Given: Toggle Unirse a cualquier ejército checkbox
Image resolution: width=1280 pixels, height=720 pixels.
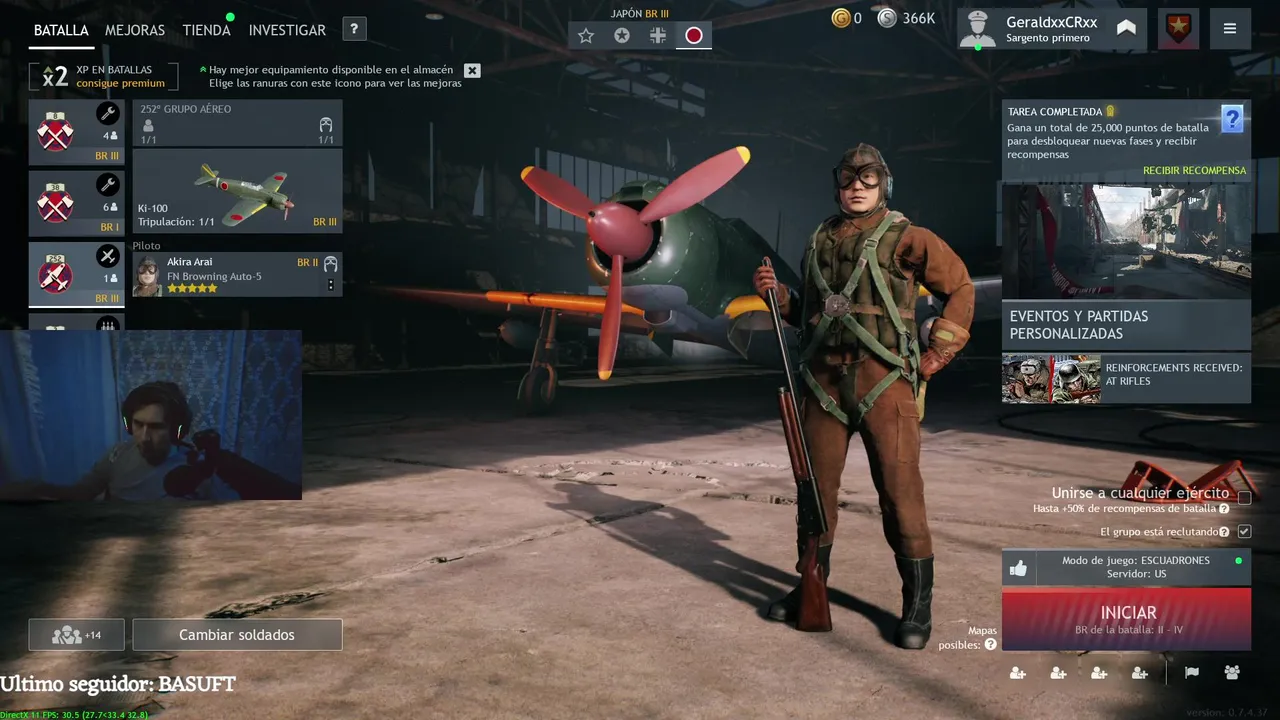Looking at the screenshot, I should point(1244,497).
